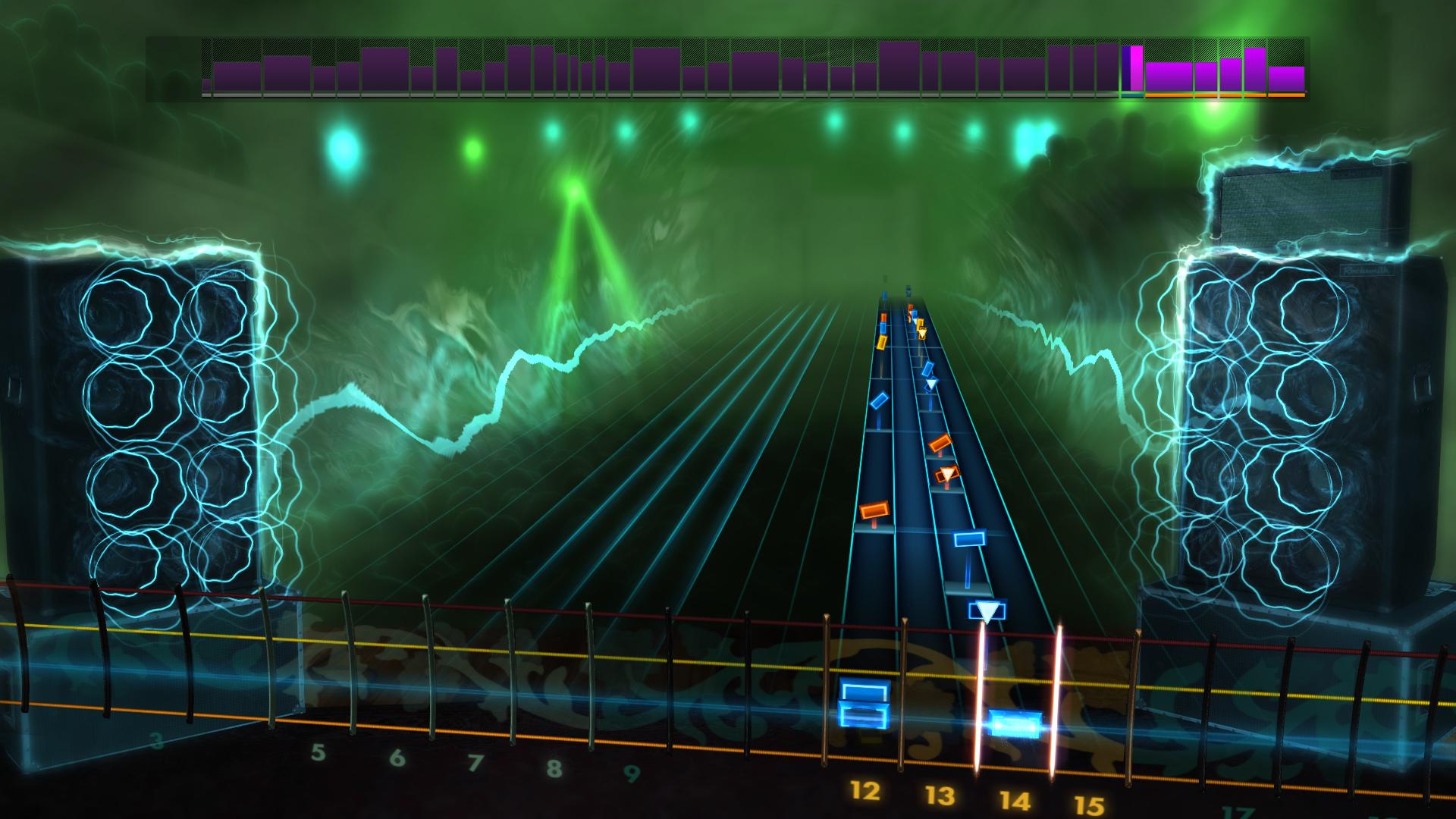The width and height of the screenshot is (1456, 819).
Task: Open the magenta highlighted timeline section
Action: [x=1134, y=68]
